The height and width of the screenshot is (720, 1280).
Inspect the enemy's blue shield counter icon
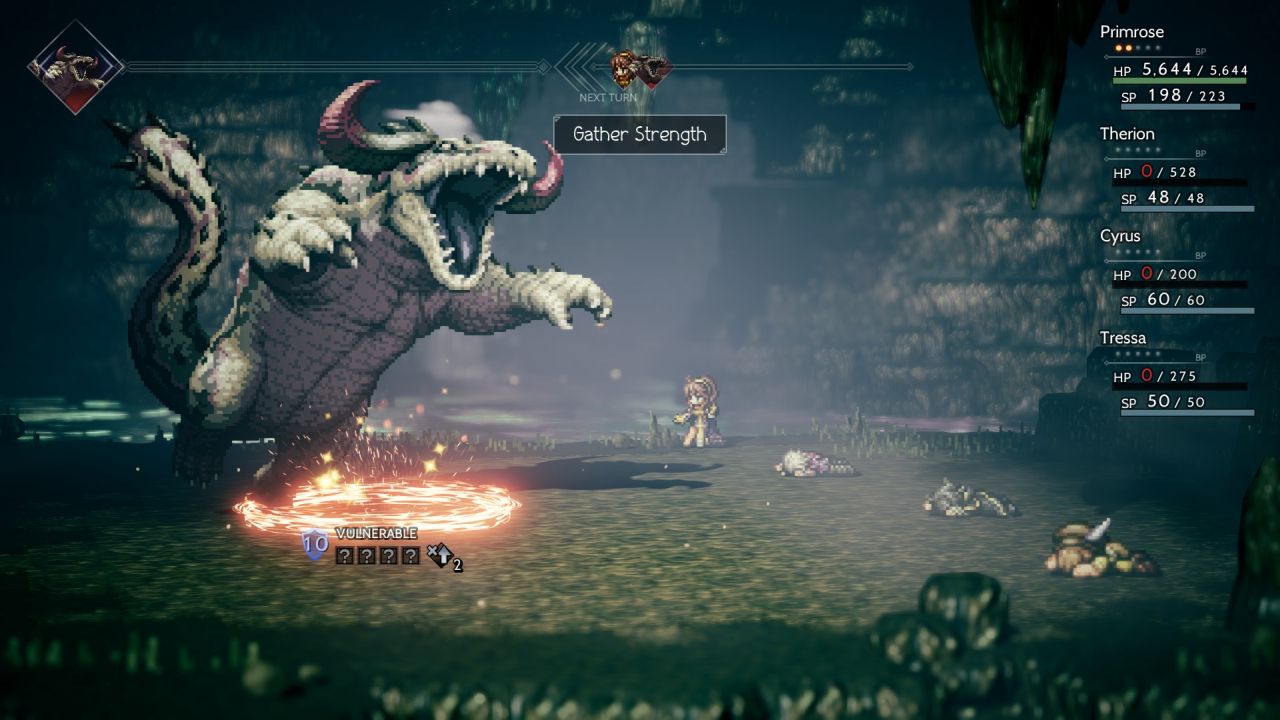pos(315,546)
